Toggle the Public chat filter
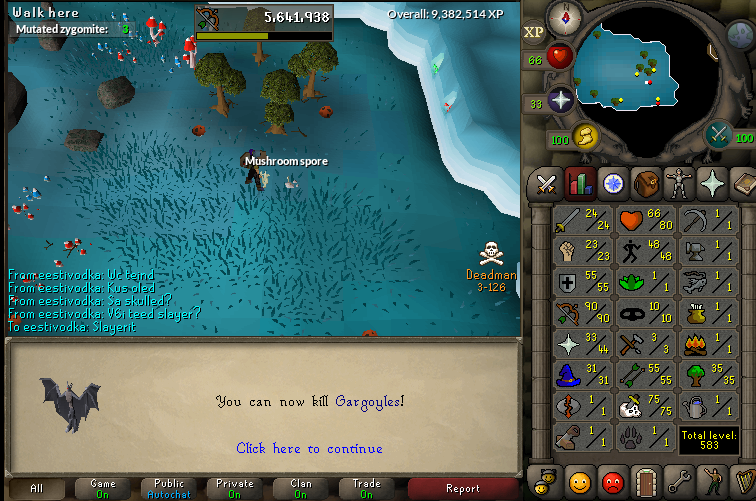The image size is (756, 501). click(169, 488)
